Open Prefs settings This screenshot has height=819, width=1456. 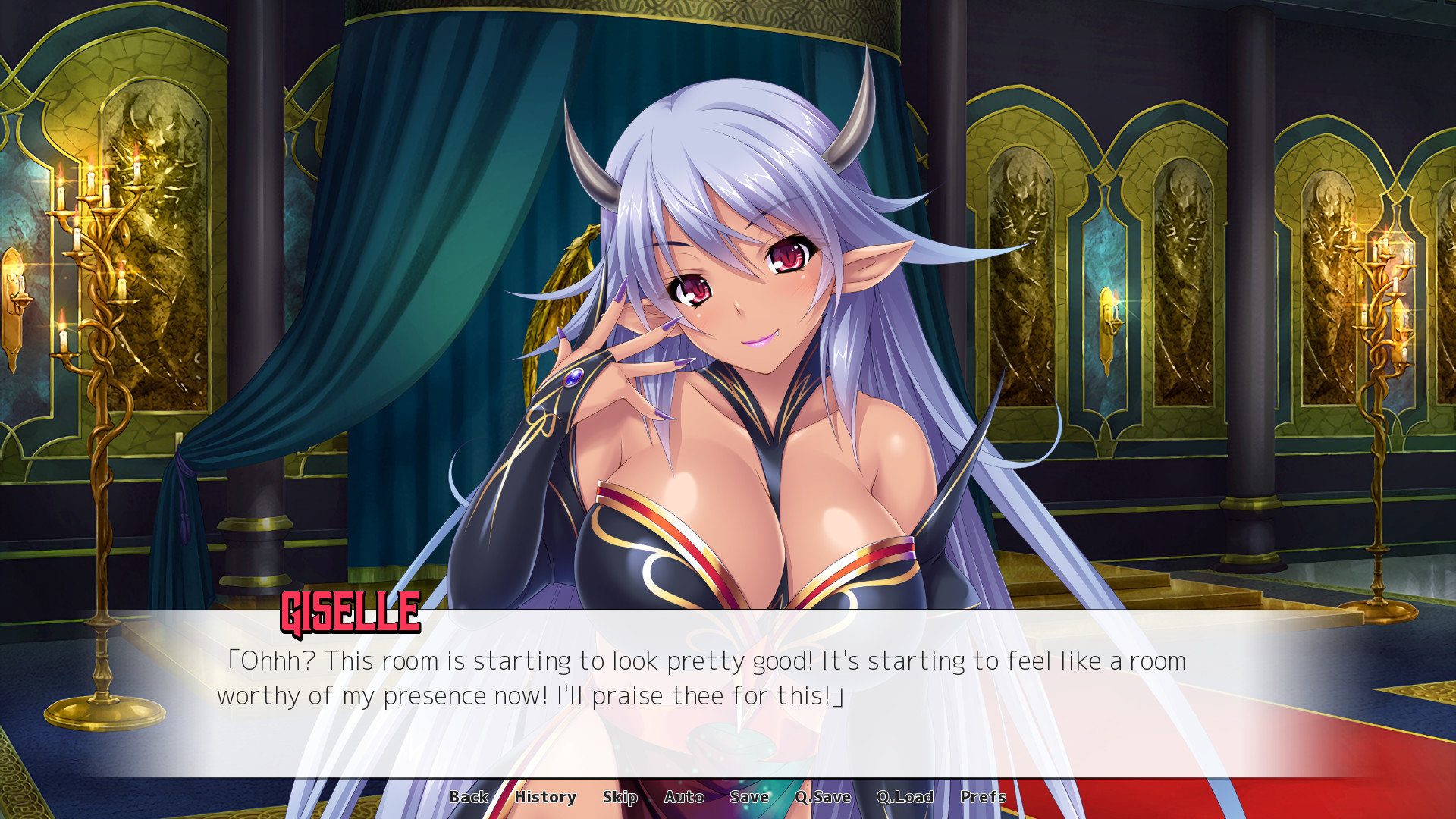tap(983, 797)
